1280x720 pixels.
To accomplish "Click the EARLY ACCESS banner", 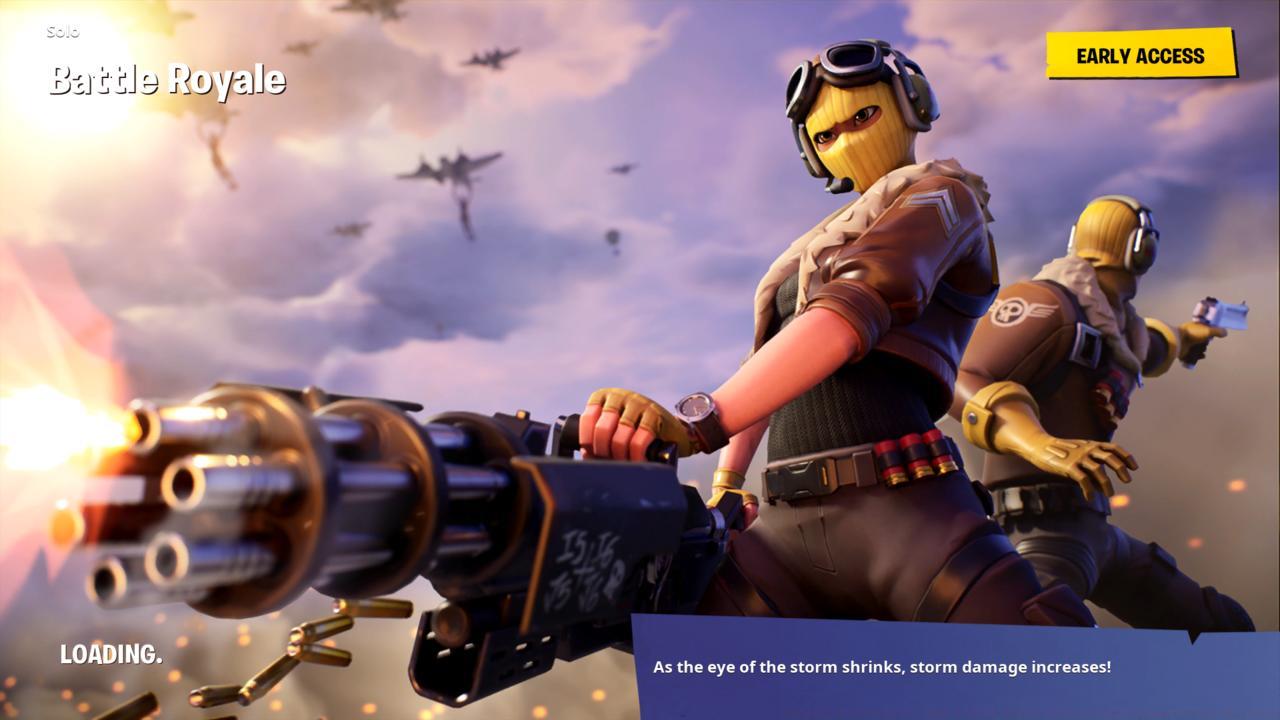I will click(1138, 56).
